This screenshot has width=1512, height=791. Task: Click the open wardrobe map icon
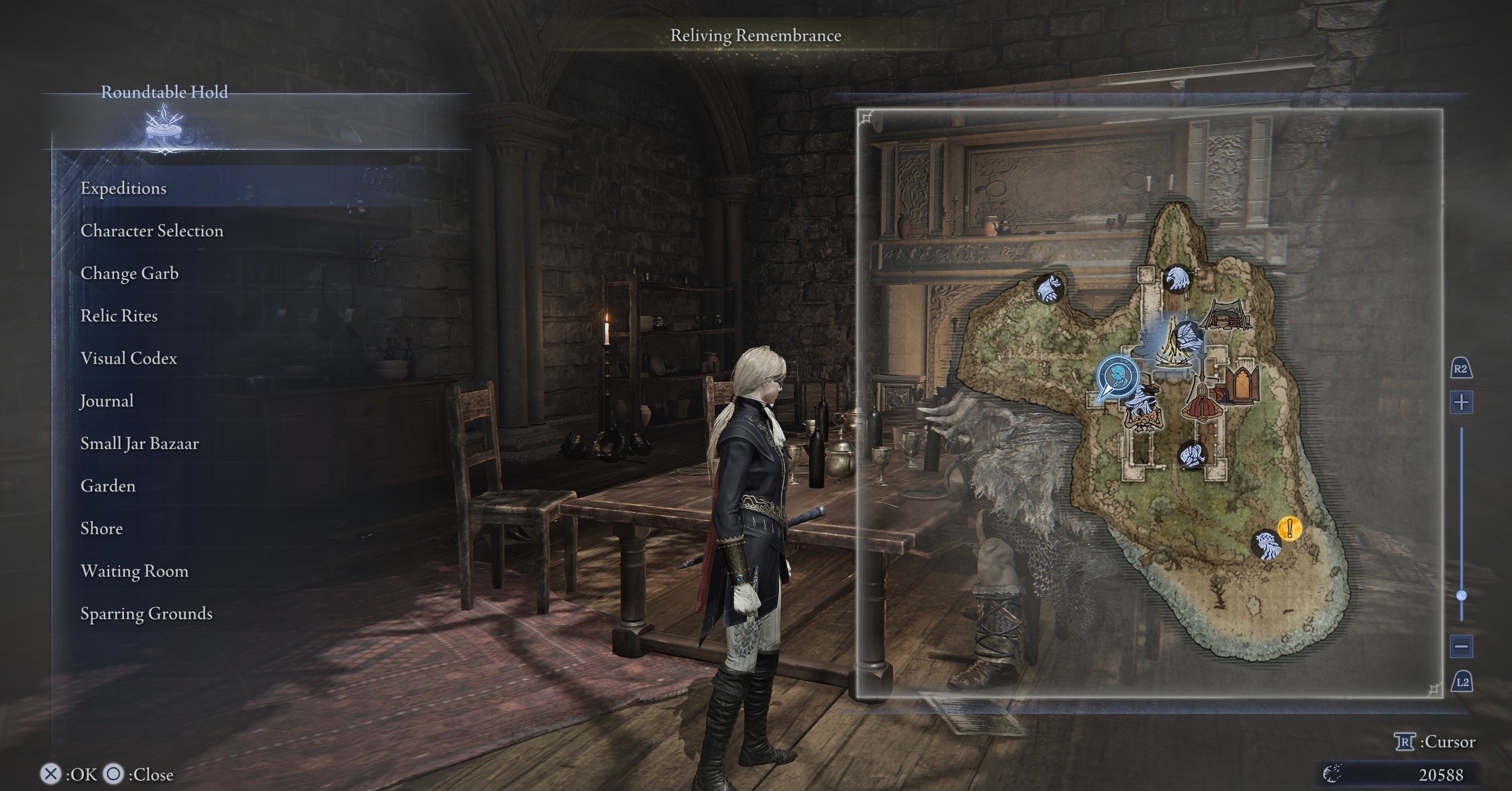(1241, 385)
